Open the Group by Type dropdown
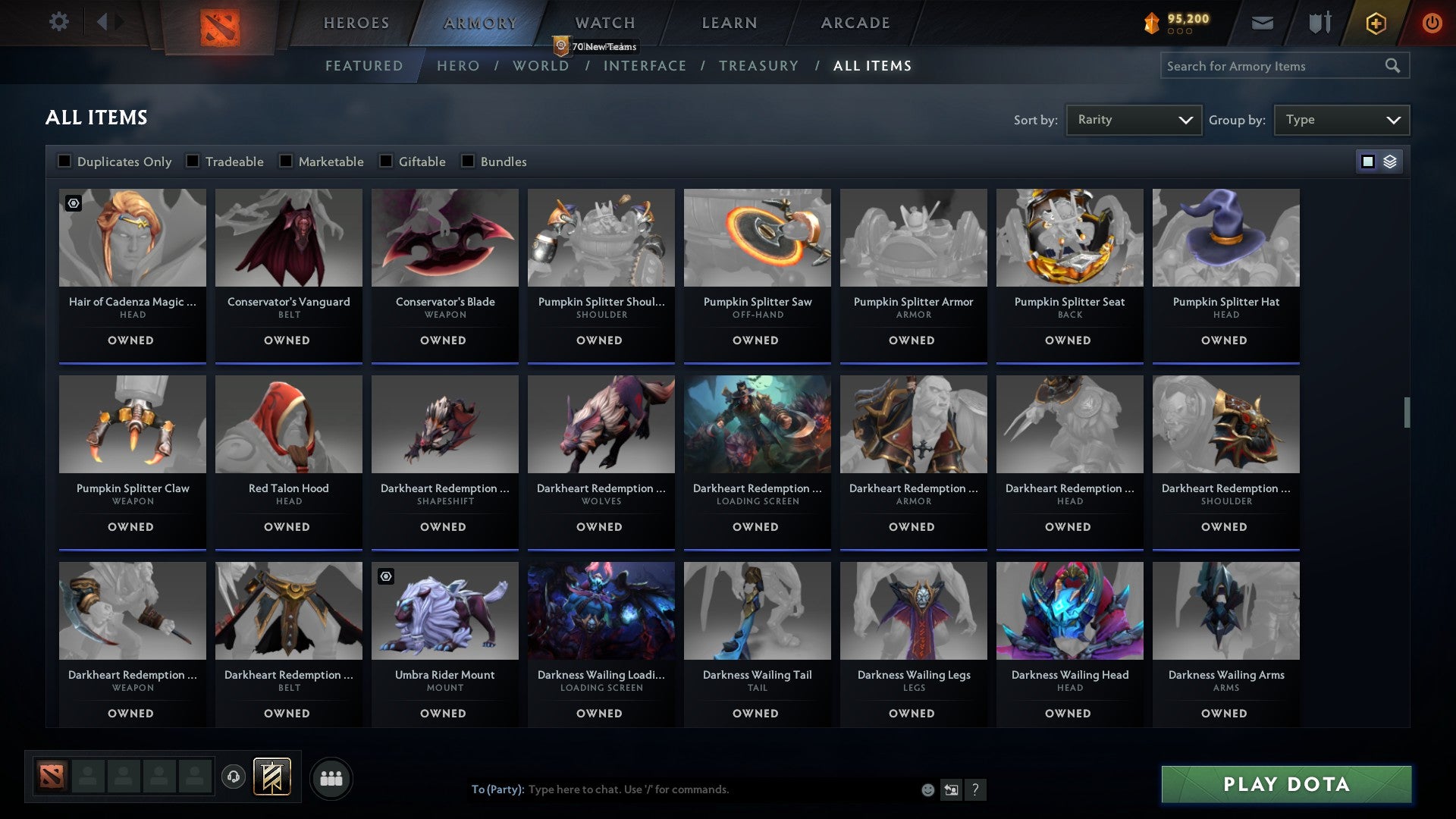This screenshot has height=819, width=1456. pyautogui.click(x=1341, y=119)
